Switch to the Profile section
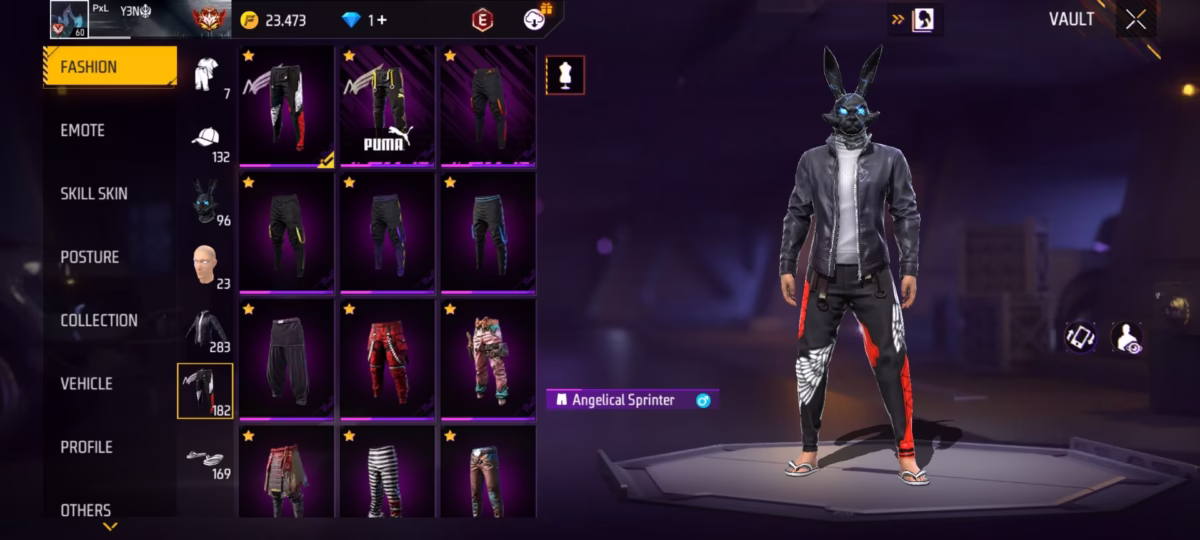Image resolution: width=1200 pixels, height=540 pixels. (x=87, y=447)
